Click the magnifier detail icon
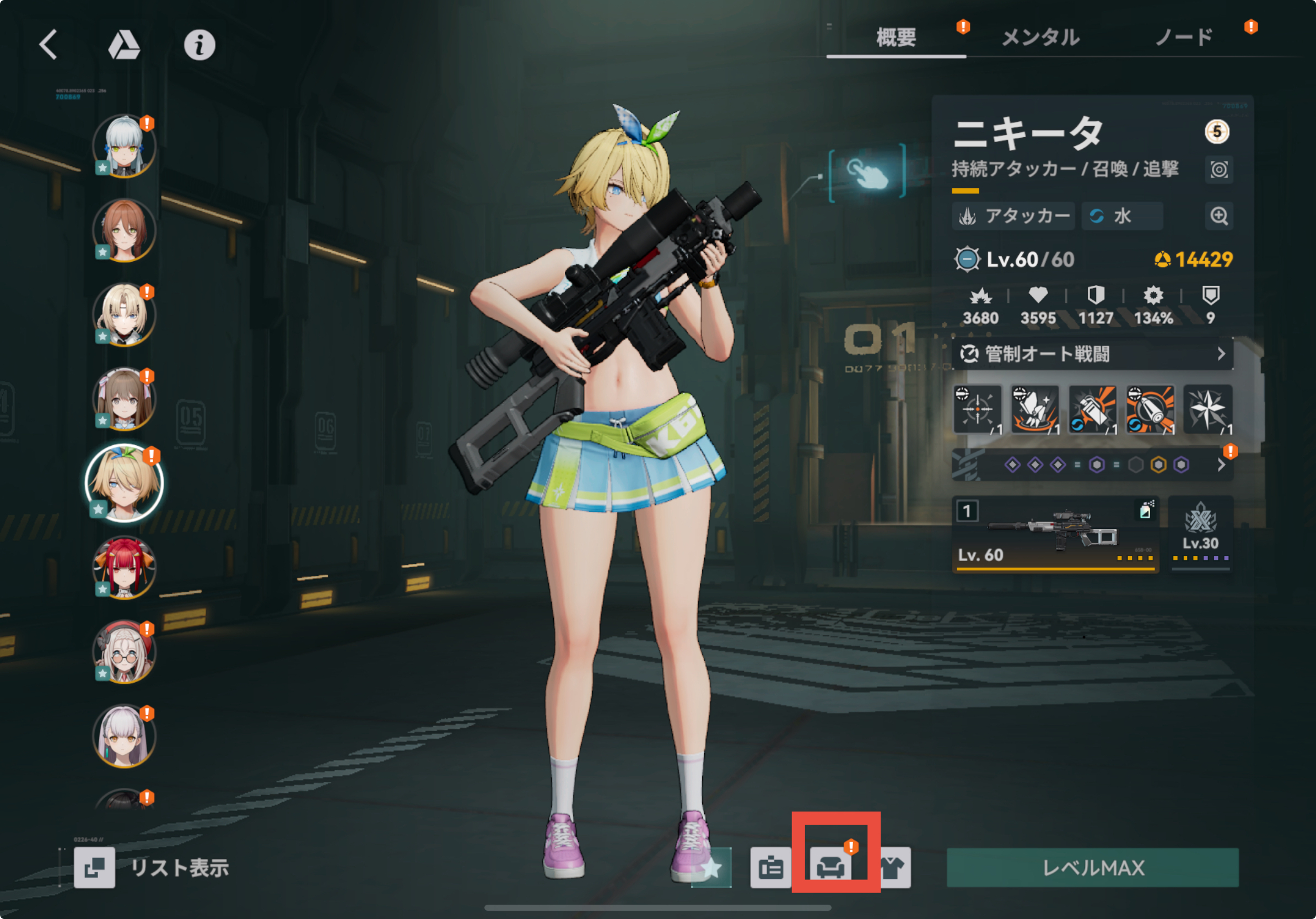This screenshot has height=919, width=1316. [x=1218, y=216]
